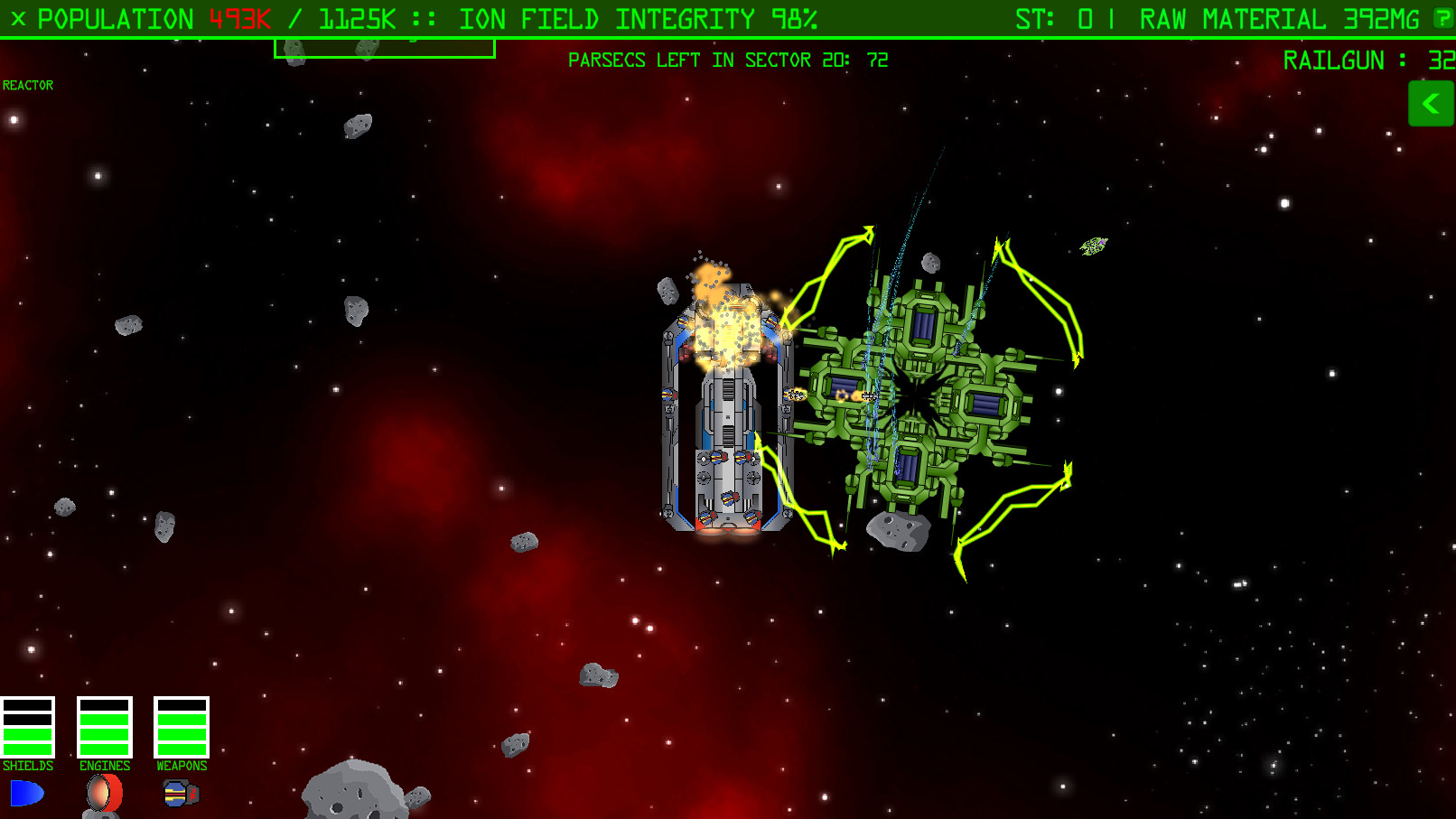
Task: Click the ST counter icon in the top bar
Action: [1039, 18]
